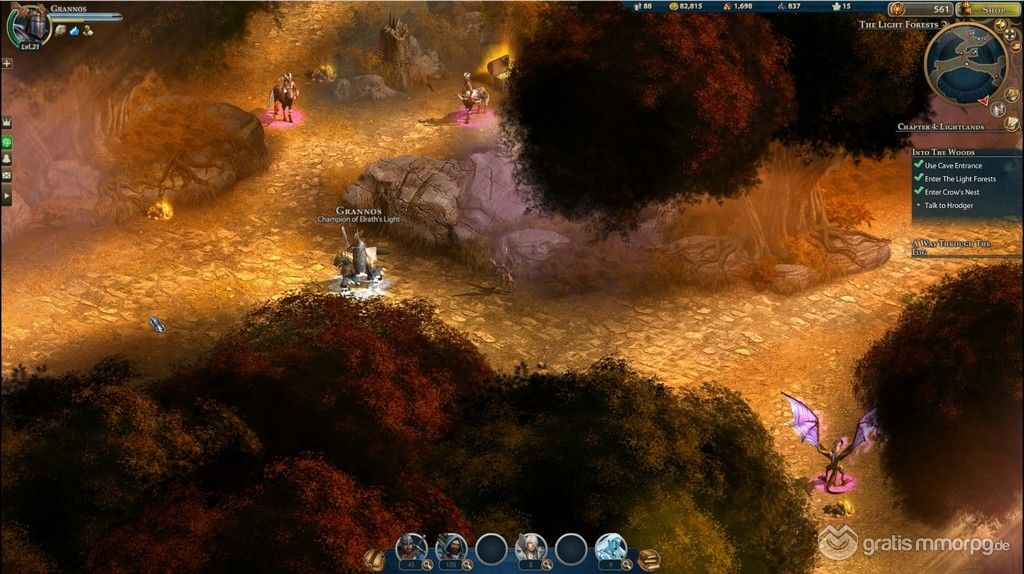The image size is (1024, 574).
Task: Inspect the icy blue creature with its magnifier
Action: (x=625, y=564)
